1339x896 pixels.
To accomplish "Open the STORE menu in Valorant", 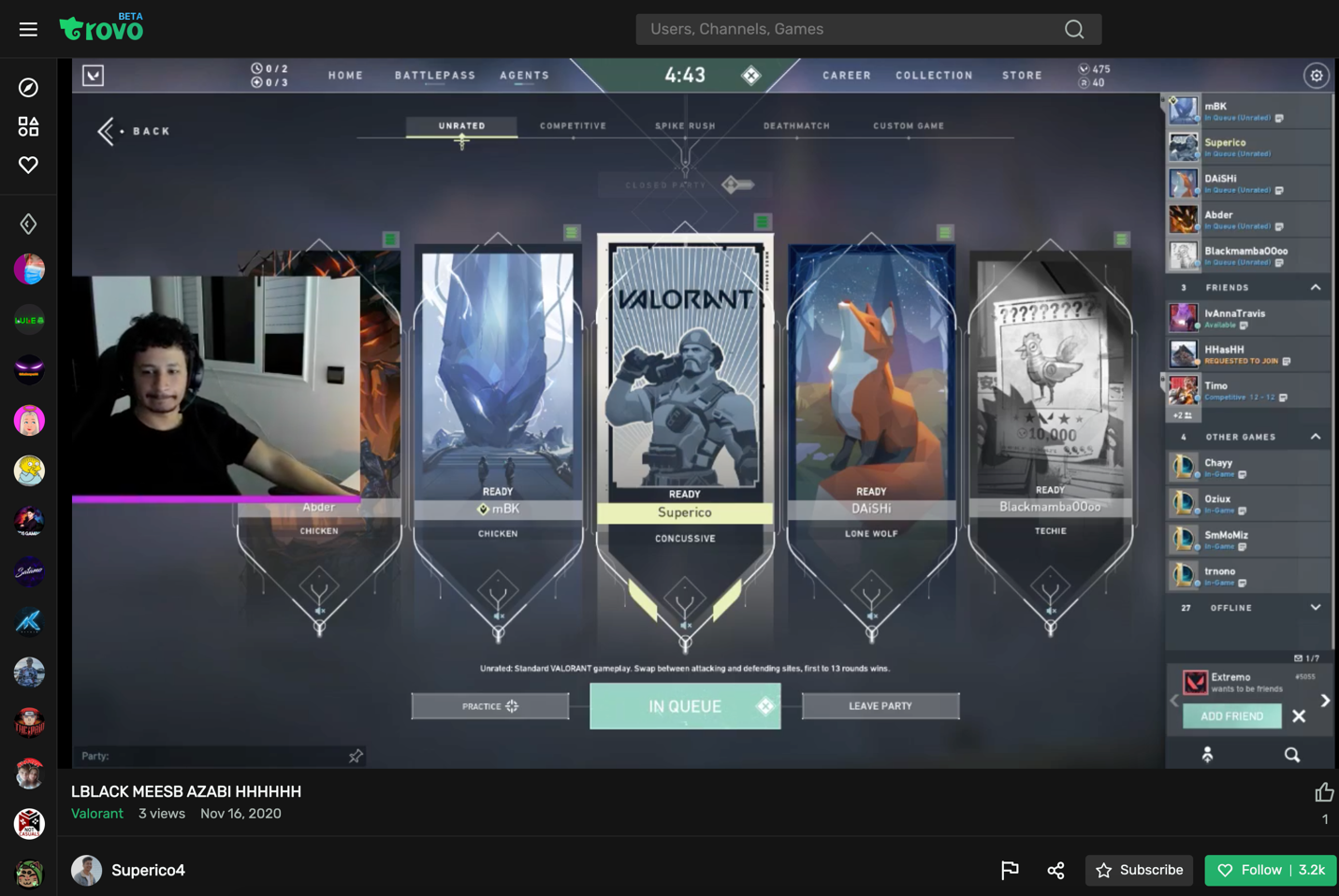I will pyautogui.click(x=1021, y=75).
